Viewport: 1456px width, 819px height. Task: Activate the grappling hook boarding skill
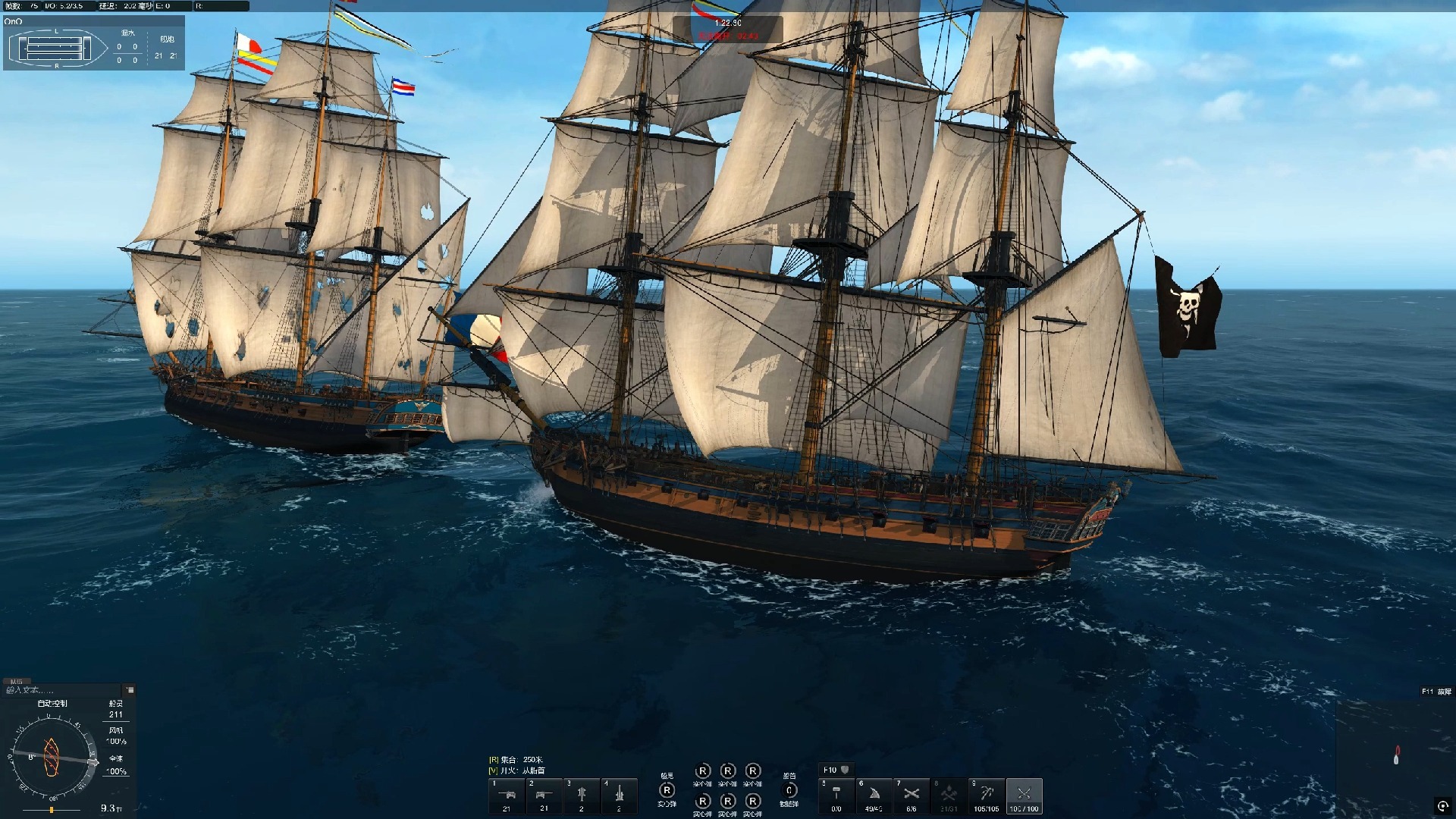pyautogui.click(x=987, y=795)
